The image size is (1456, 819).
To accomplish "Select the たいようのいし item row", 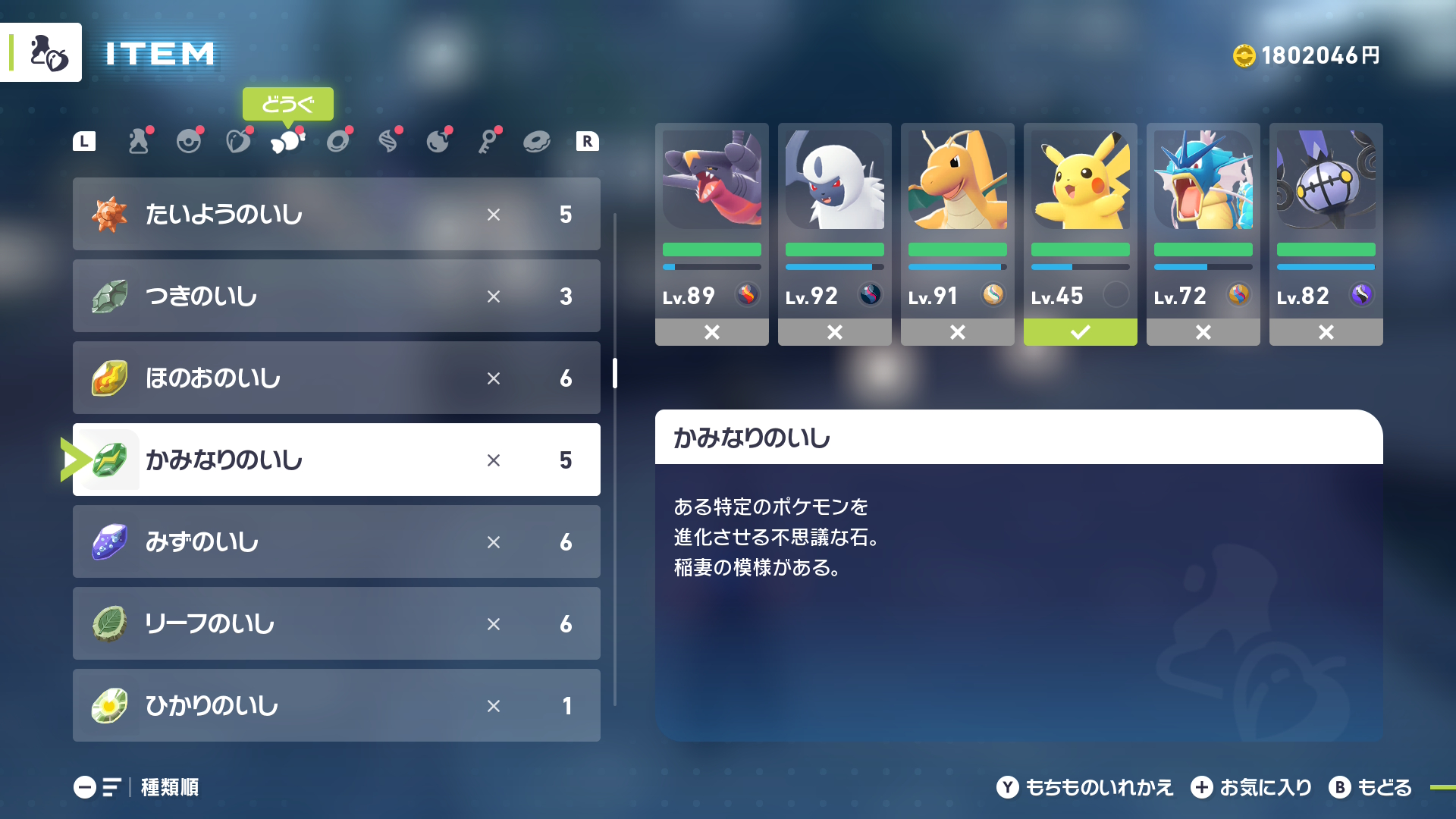I will point(336,214).
